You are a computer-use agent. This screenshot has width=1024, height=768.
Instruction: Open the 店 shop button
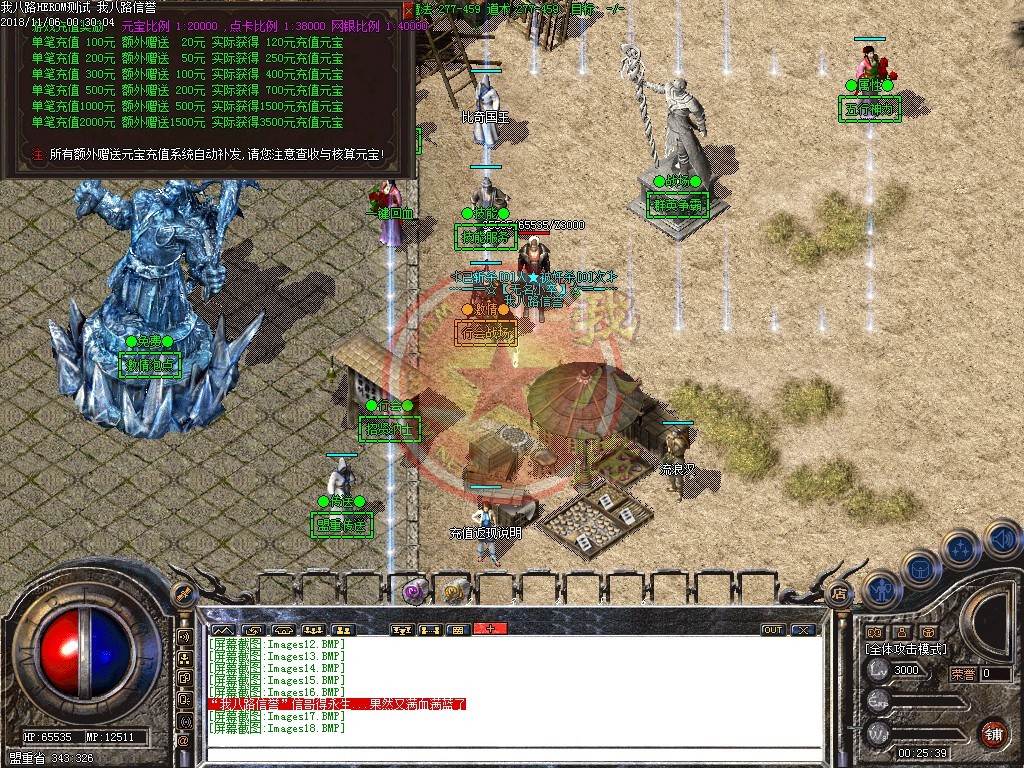coord(840,591)
